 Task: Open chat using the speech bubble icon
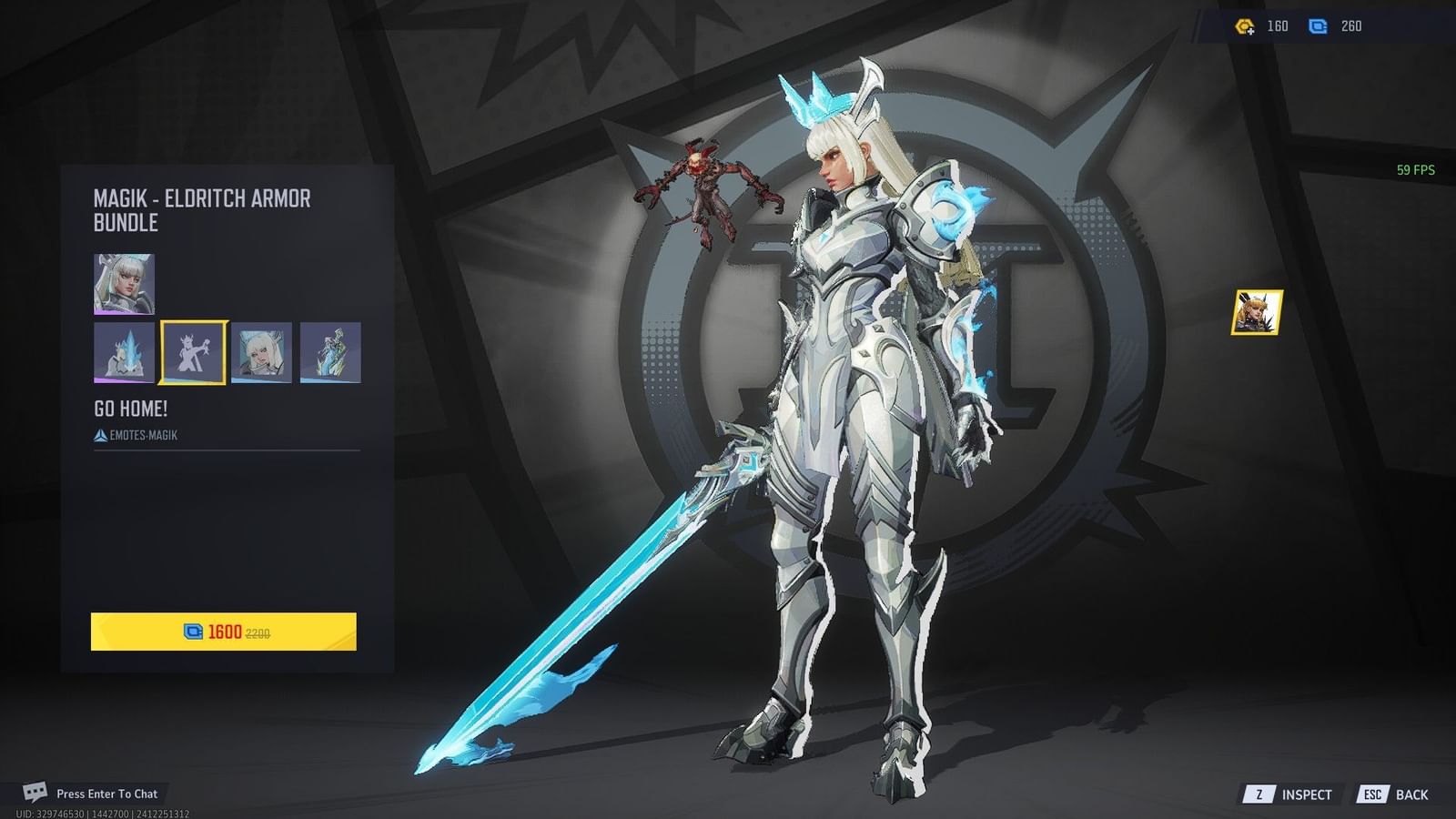point(35,793)
